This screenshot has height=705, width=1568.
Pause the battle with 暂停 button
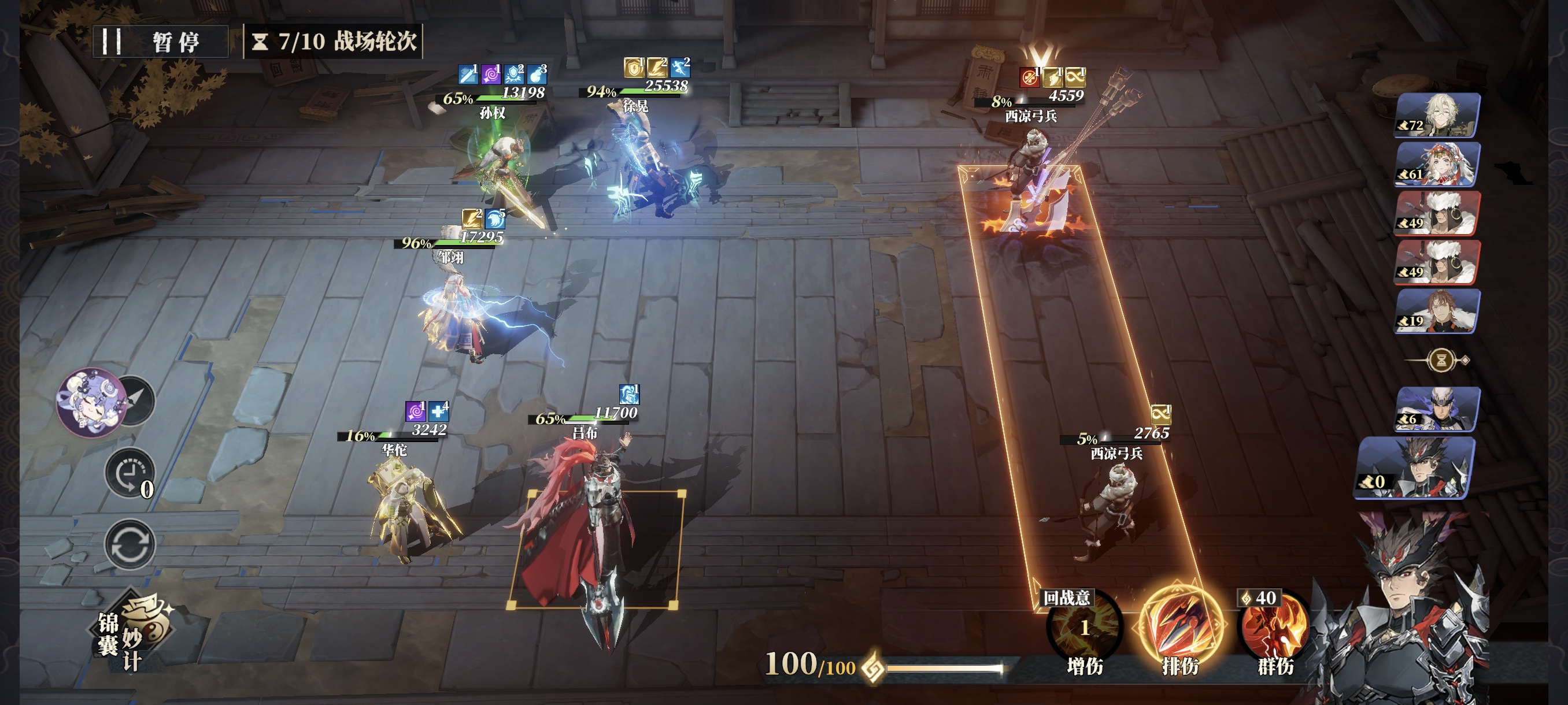click(x=160, y=42)
